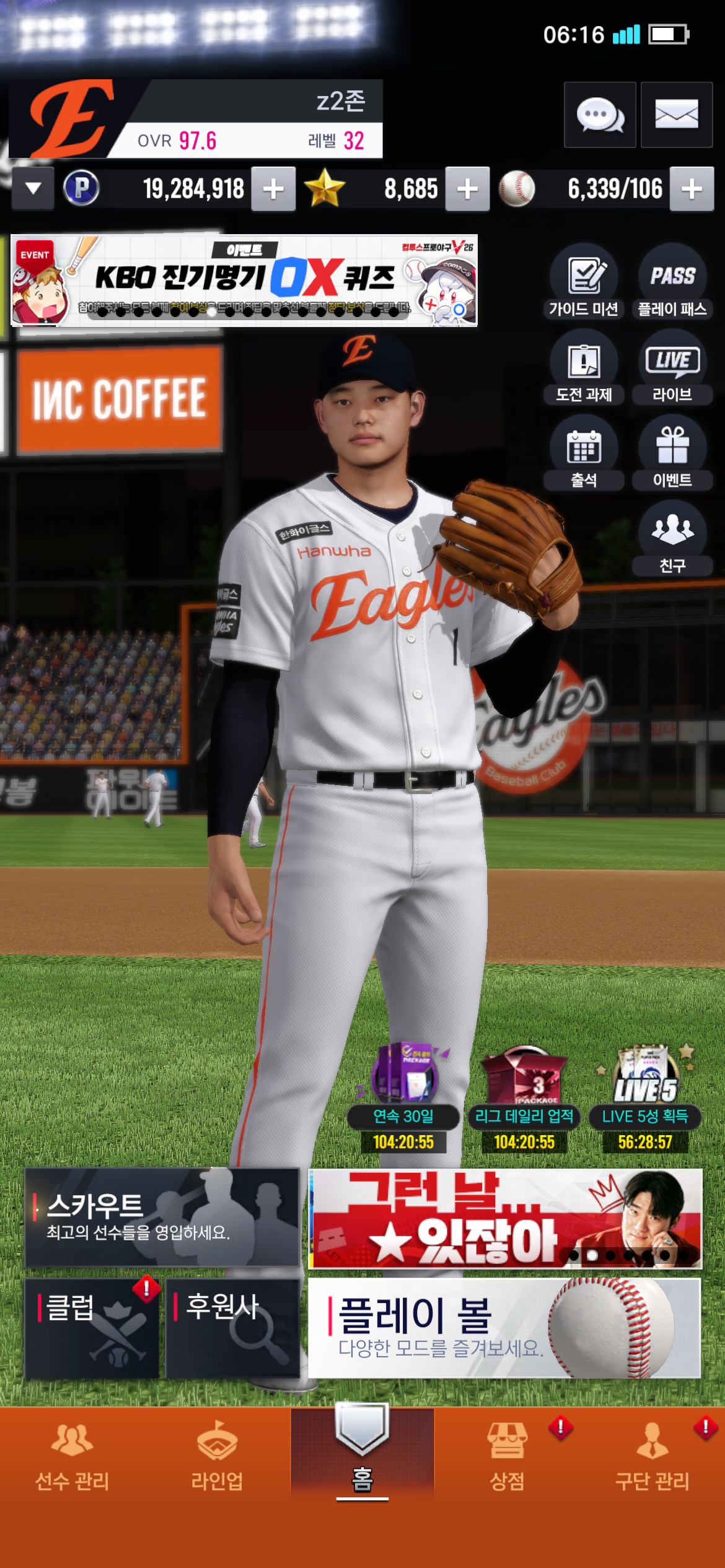
Task: Open the 가이드 미션 guide missions
Action: (584, 283)
